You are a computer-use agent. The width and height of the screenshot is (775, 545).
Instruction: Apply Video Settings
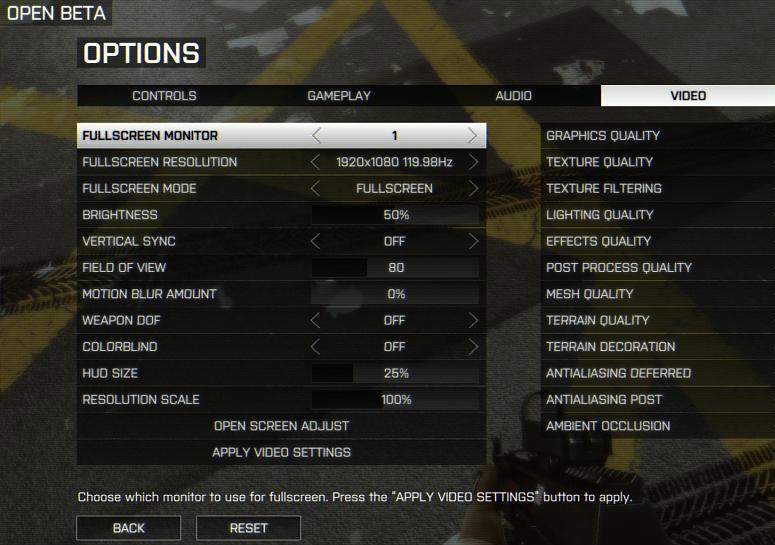[281, 452]
